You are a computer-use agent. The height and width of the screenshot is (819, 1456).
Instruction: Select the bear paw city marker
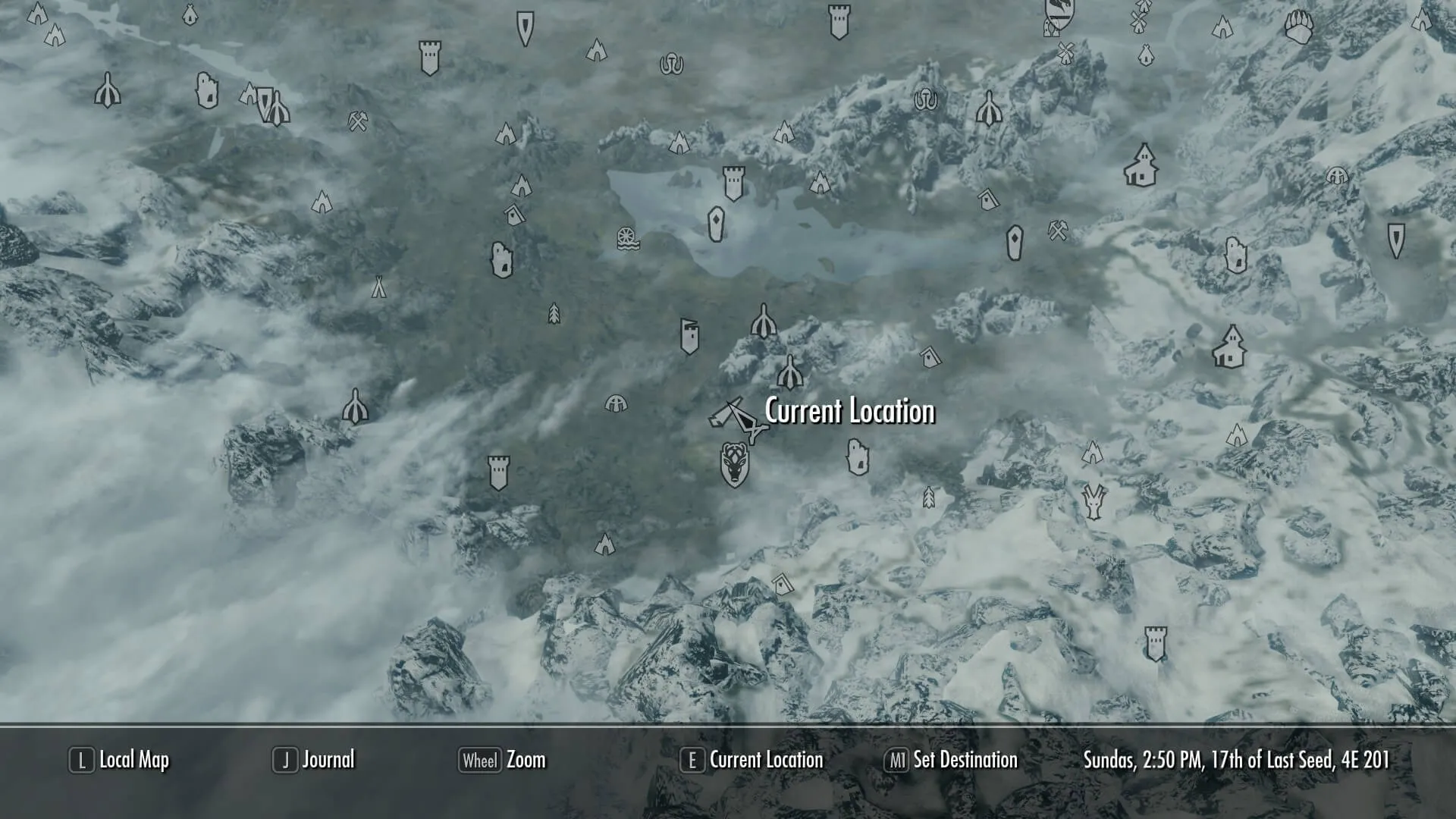1298,27
